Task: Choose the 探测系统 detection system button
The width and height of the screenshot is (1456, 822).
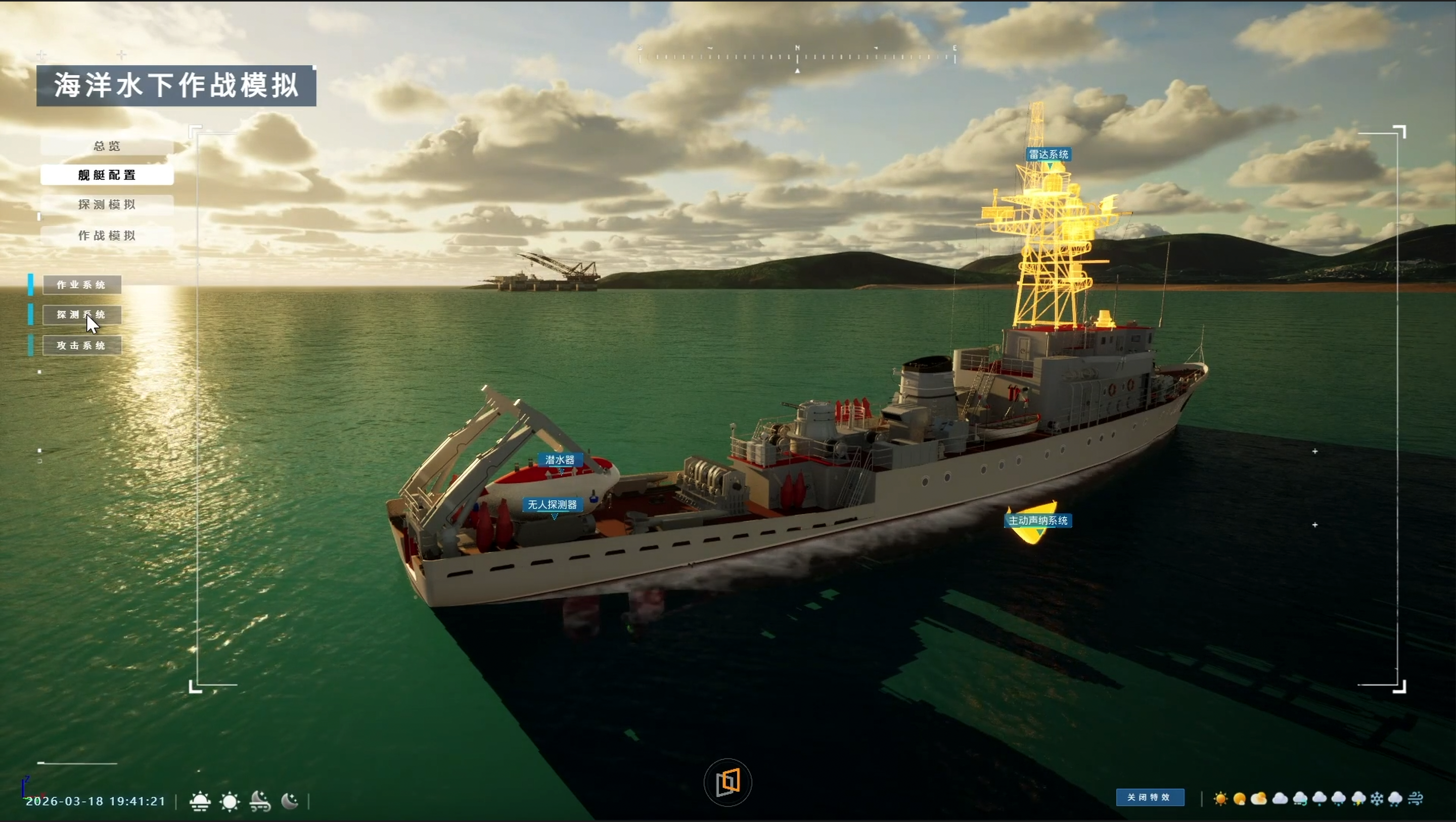Action: [x=81, y=315]
